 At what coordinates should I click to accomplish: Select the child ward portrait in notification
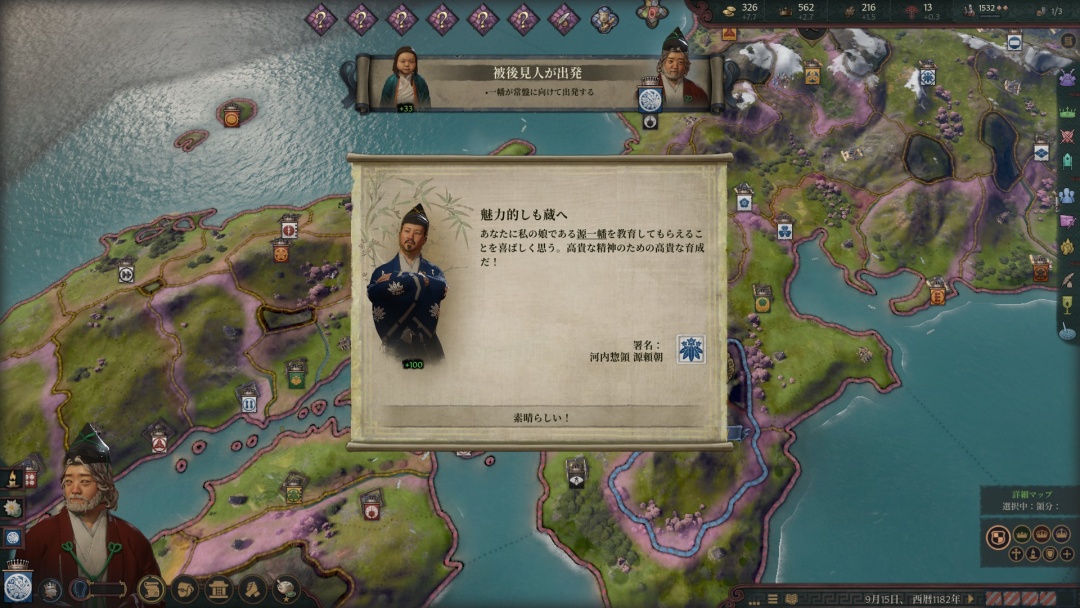(405, 80)
